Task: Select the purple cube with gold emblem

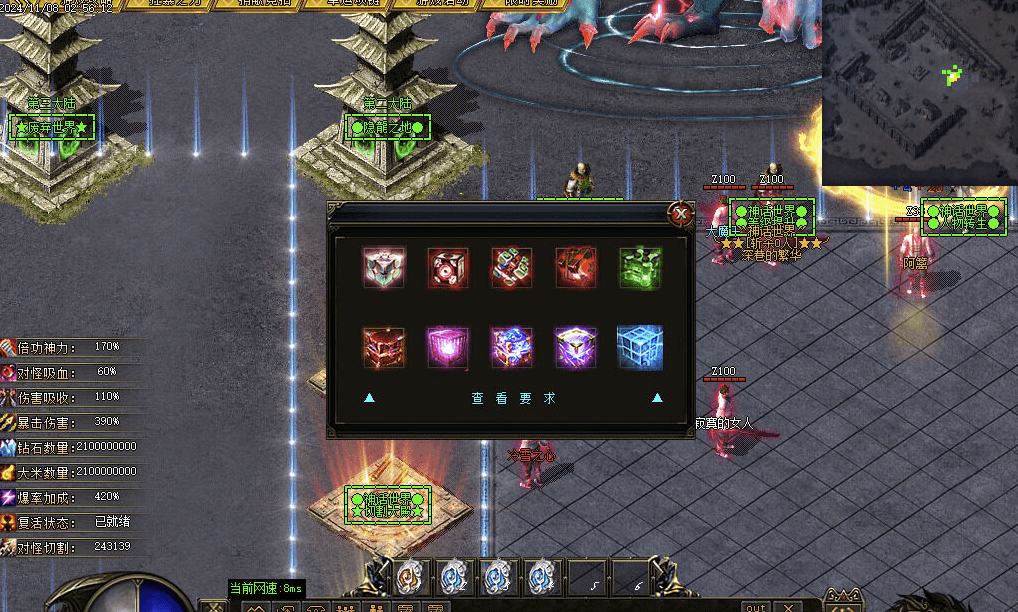Action: 576,347
